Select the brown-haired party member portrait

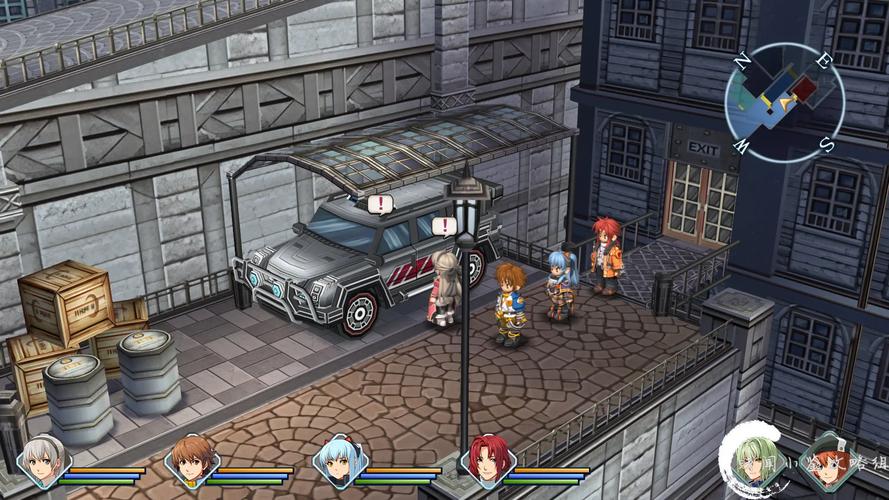pyautogui.click(x=191, y=461)
